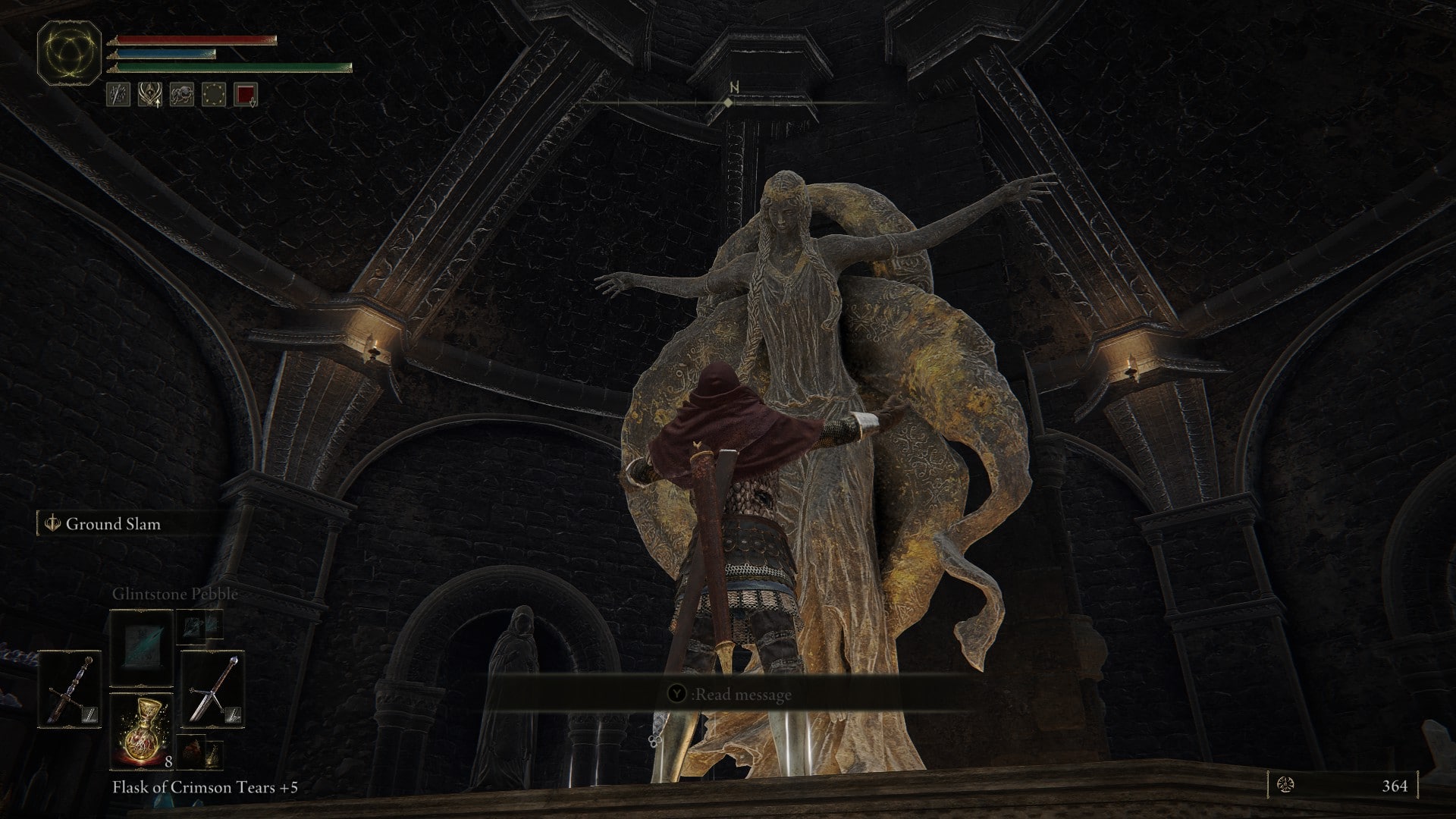Toggle the projectile status effect icon

pyautogui.click(x=118, y=94)
